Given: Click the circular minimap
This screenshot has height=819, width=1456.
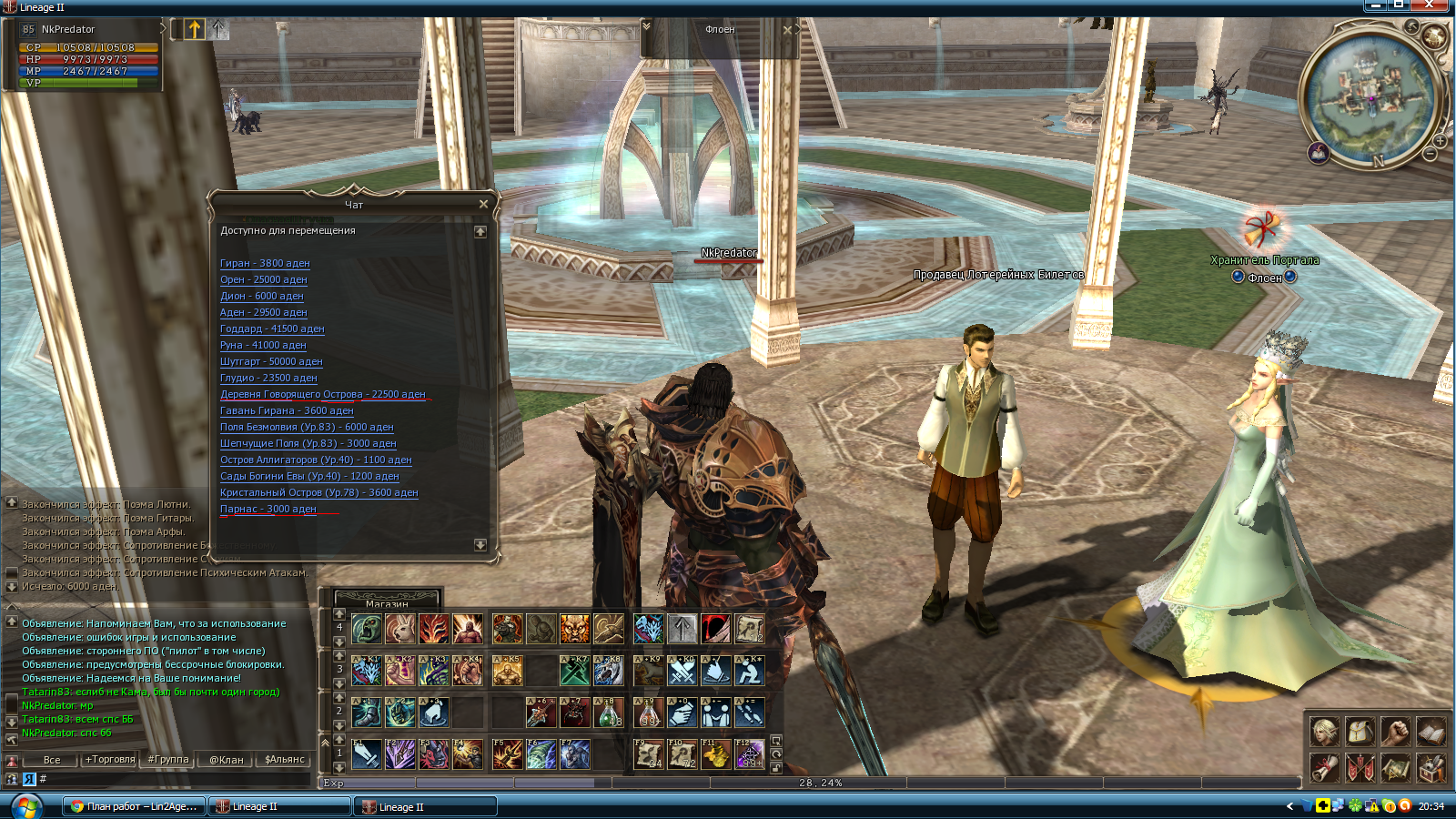Looking at the screenshot, I should coord(1371,96).
